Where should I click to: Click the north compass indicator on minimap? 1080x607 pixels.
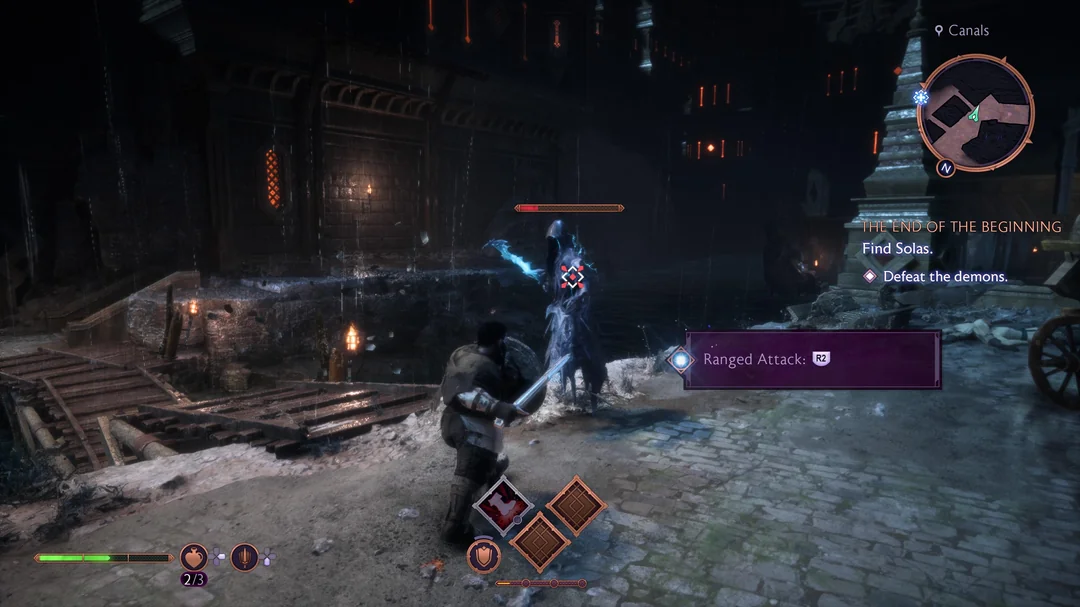[945, 168]
